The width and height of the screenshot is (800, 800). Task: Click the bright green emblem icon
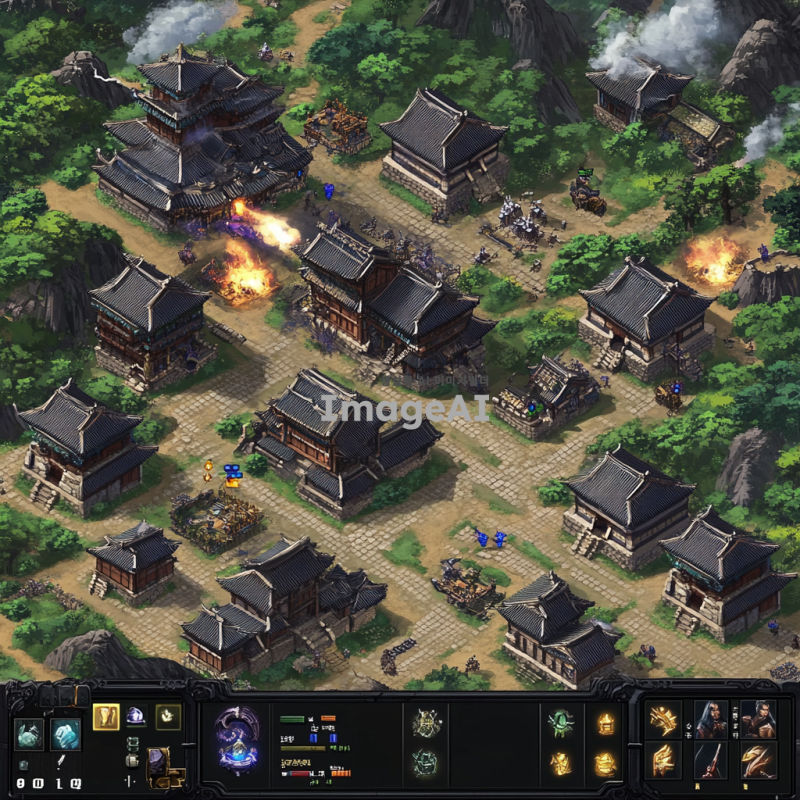tap(561, 723)
